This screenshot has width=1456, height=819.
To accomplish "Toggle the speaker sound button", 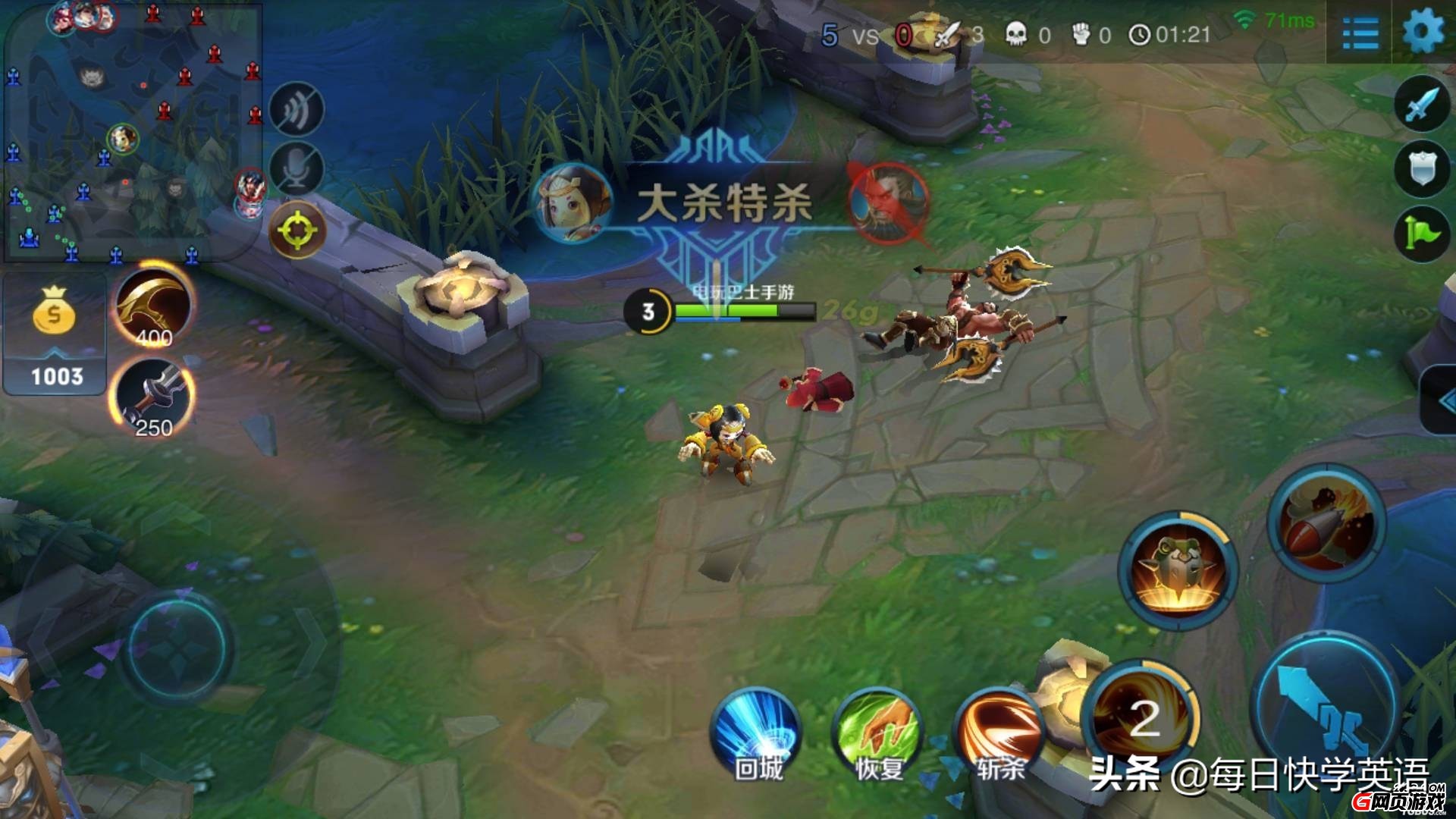I will click(297, 110).
